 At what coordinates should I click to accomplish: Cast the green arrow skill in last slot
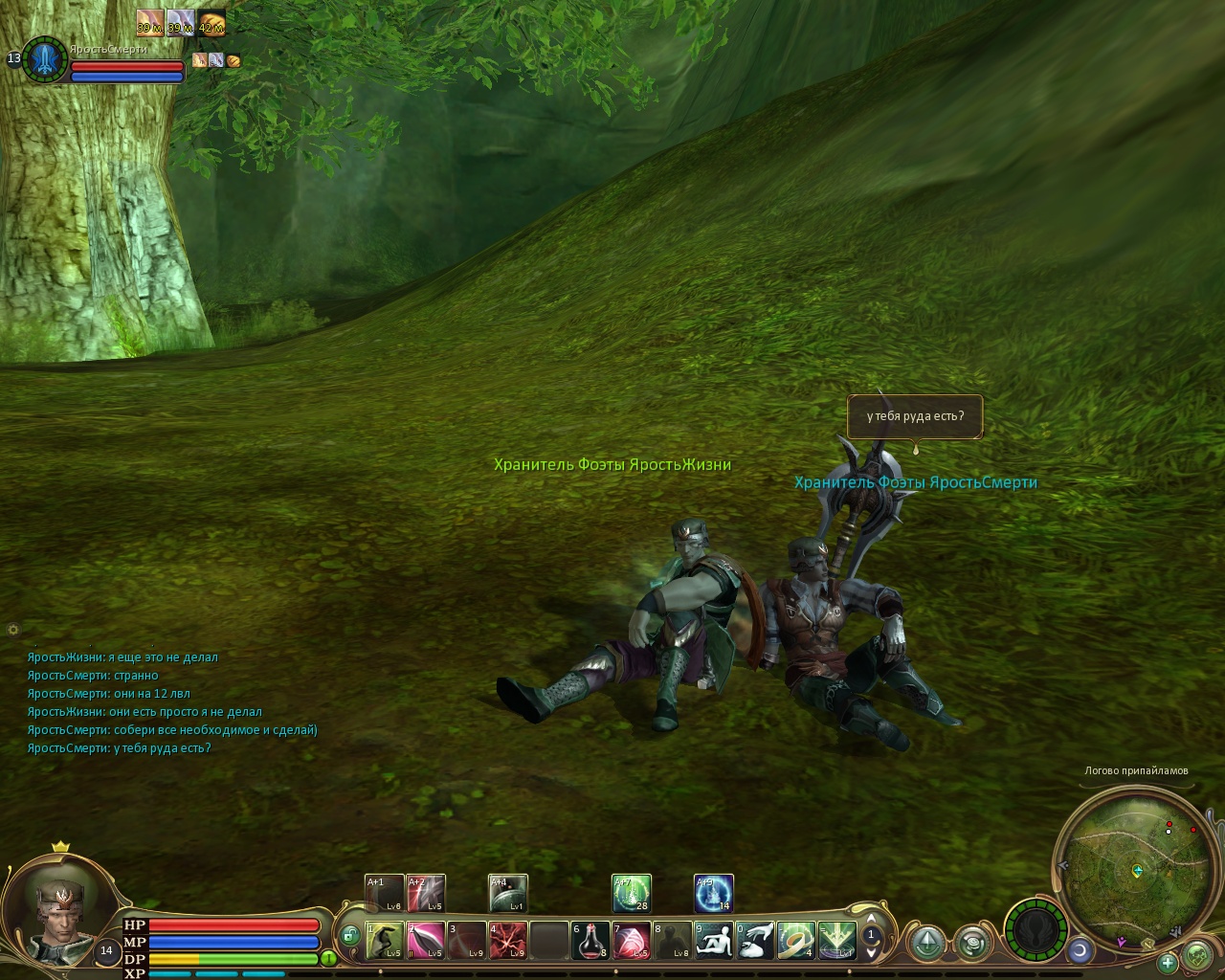tap(836, 941)
